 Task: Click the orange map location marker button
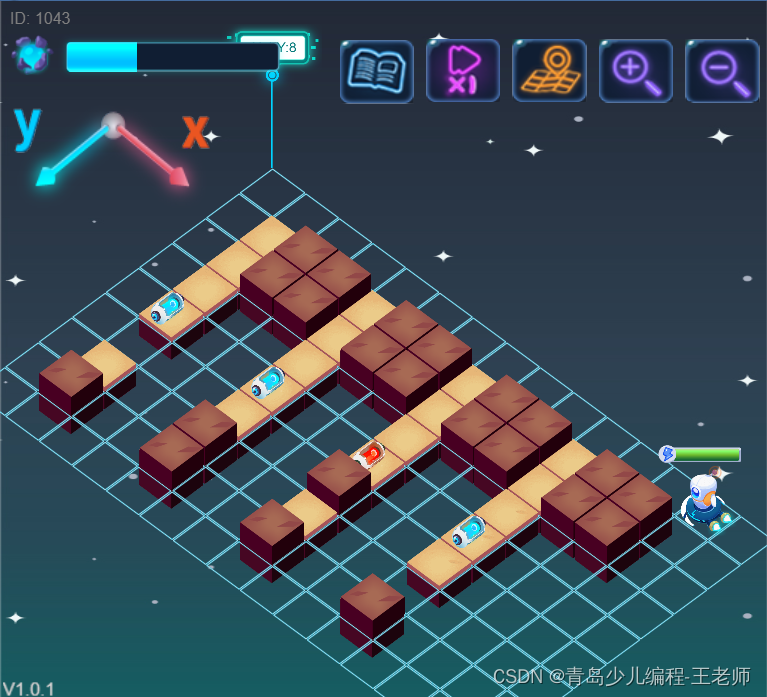[549, 71]
